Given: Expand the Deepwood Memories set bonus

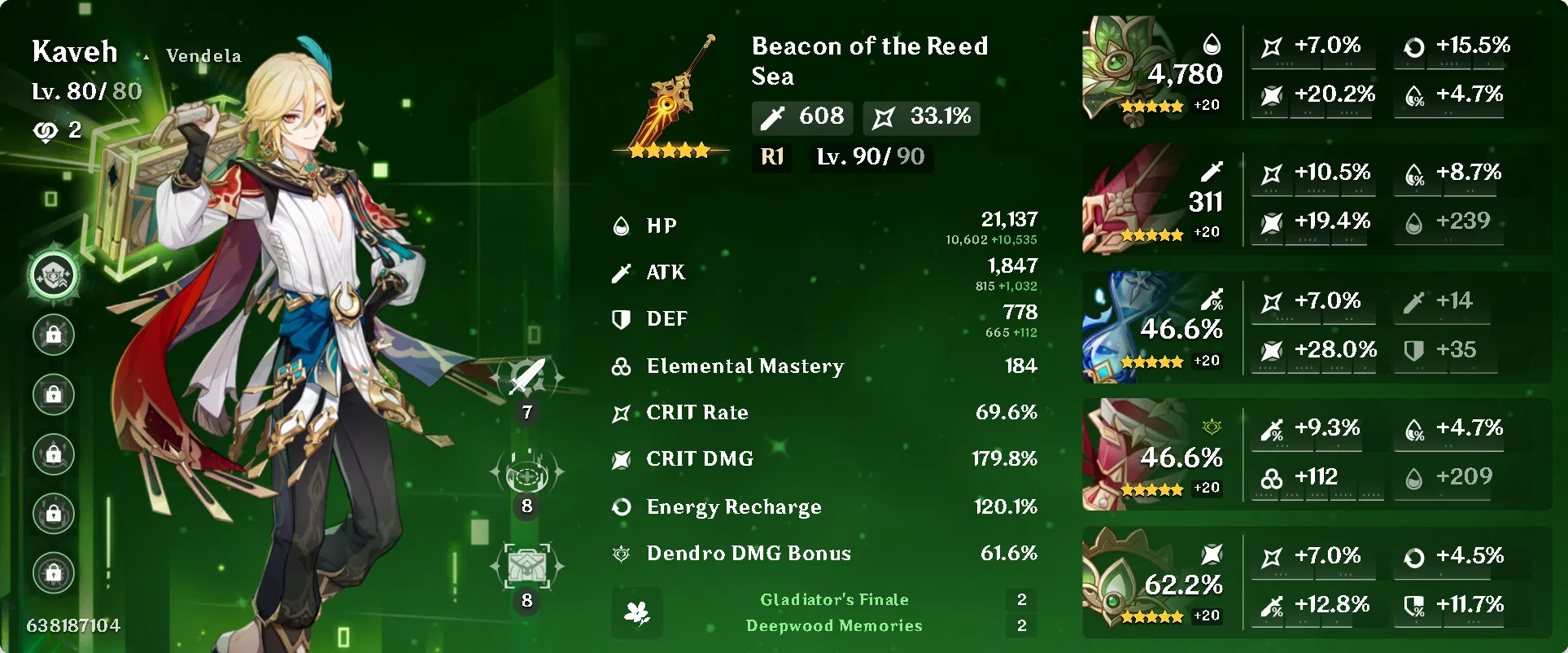Looking at the screenshot, I should (834, 626).
